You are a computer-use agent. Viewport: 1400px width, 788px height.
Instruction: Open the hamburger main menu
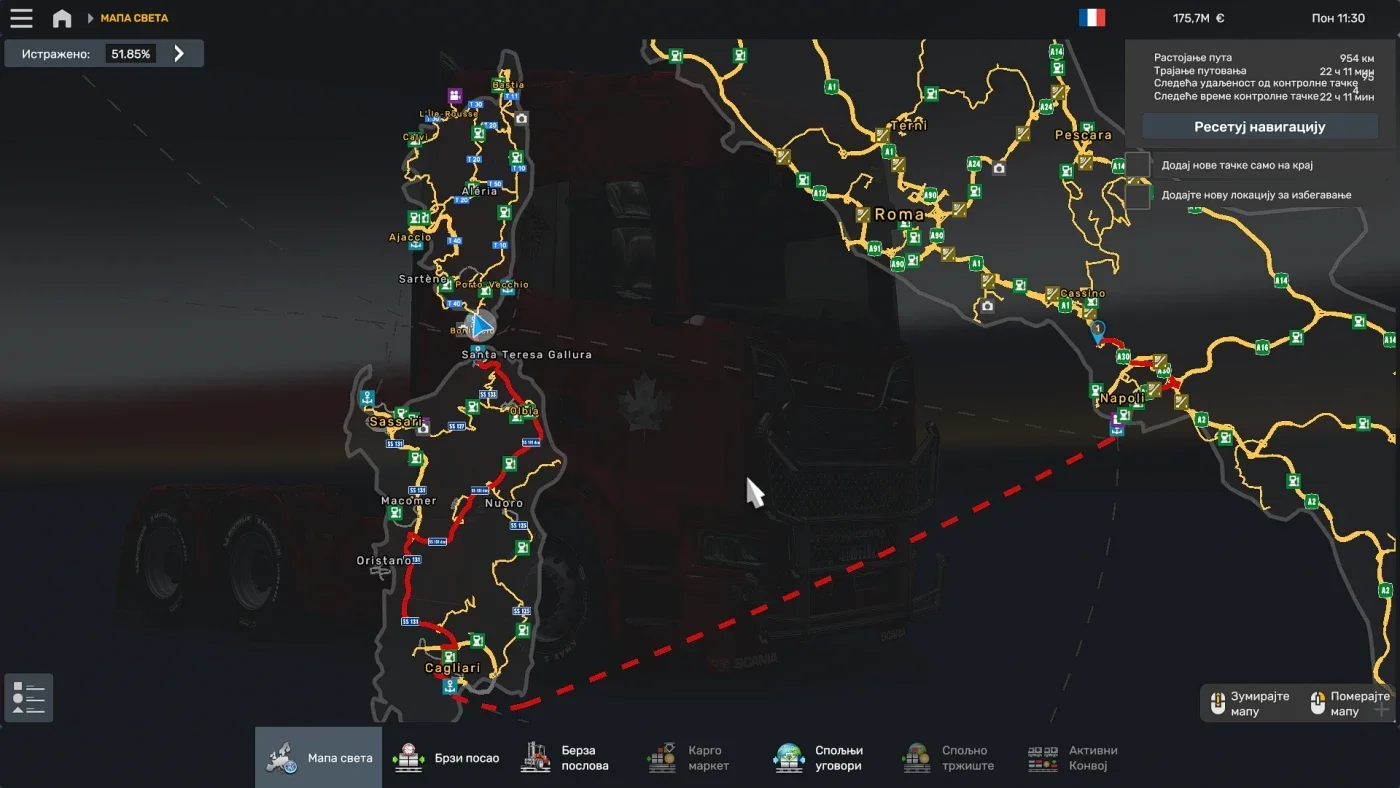click(x=21, y=18)
